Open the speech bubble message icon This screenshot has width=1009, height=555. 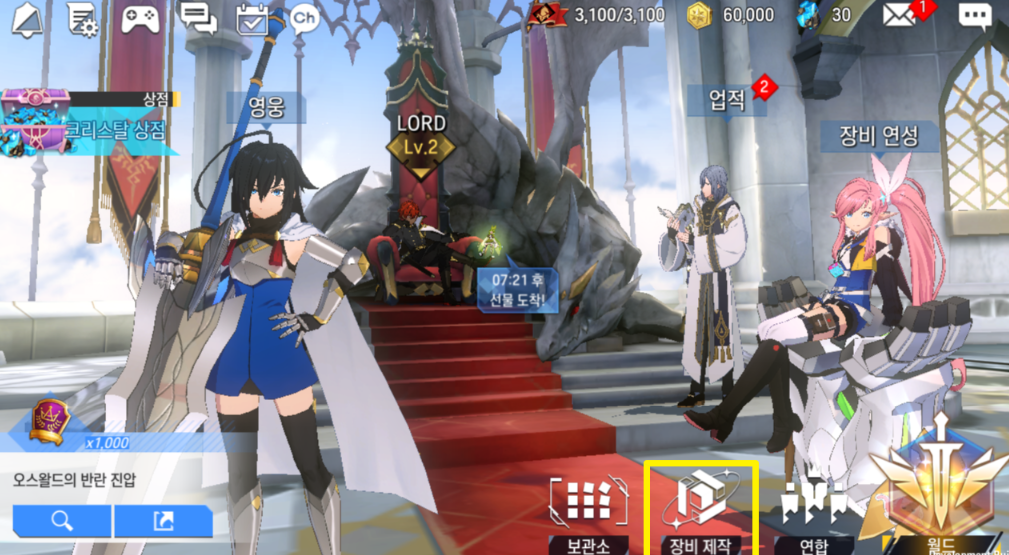[x=974, y=16]
